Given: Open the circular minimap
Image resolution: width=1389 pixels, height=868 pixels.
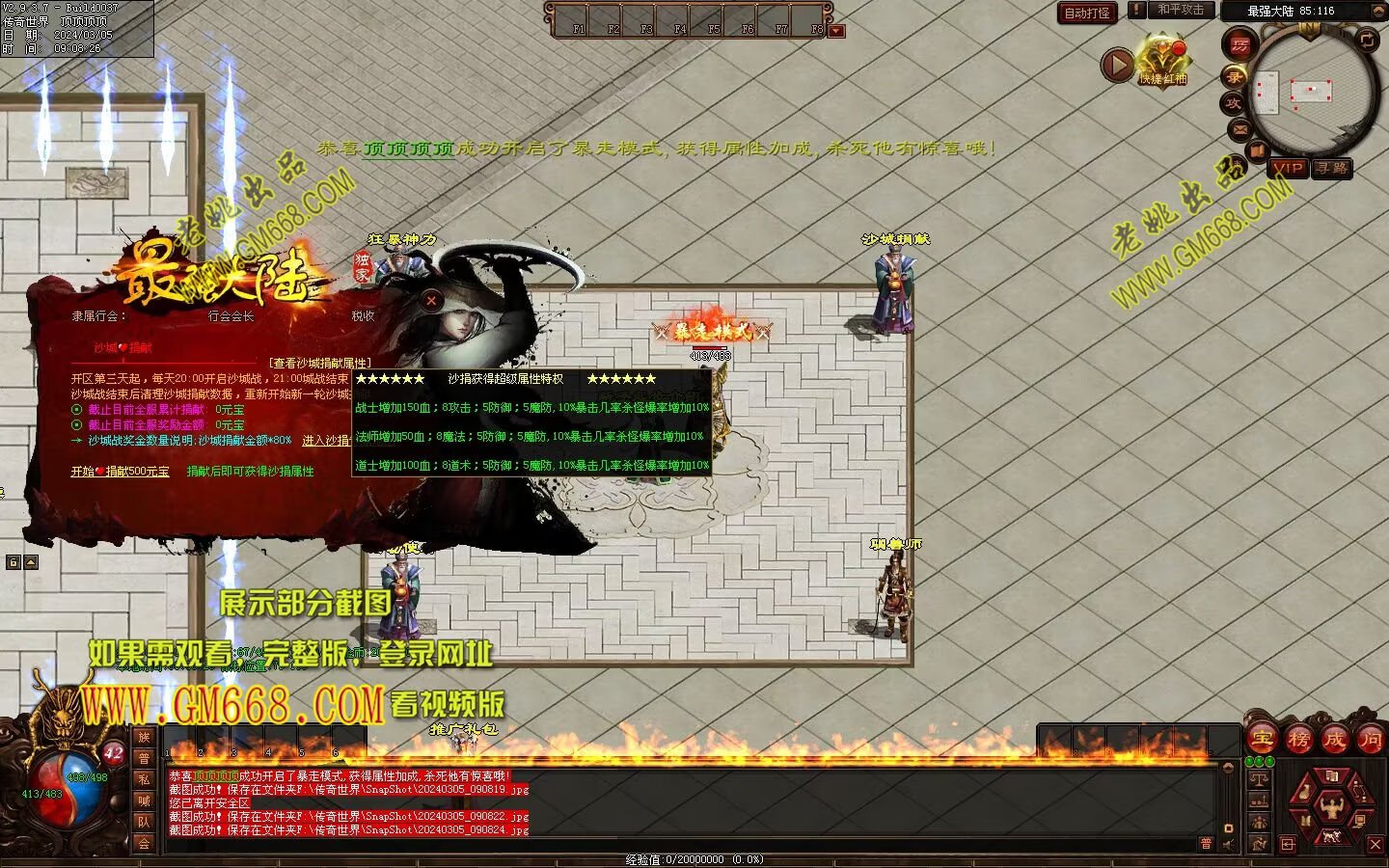Looking at the screenshot, I should 1312,92.
